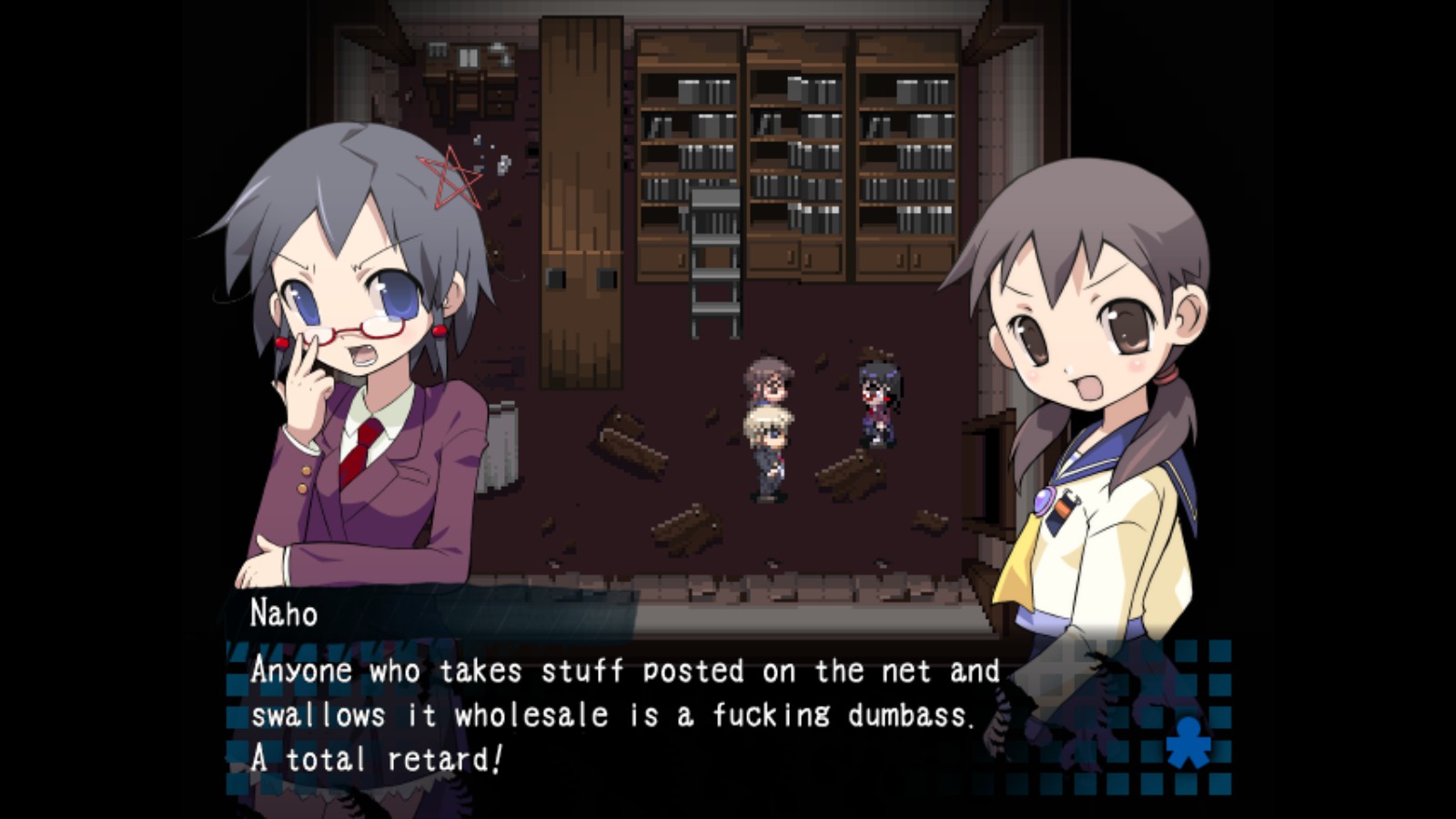The height and width of the screenshot is (819, 1456).
Task: Click the trash bin sprite beside Naho
Action: [x=501, y=446]
